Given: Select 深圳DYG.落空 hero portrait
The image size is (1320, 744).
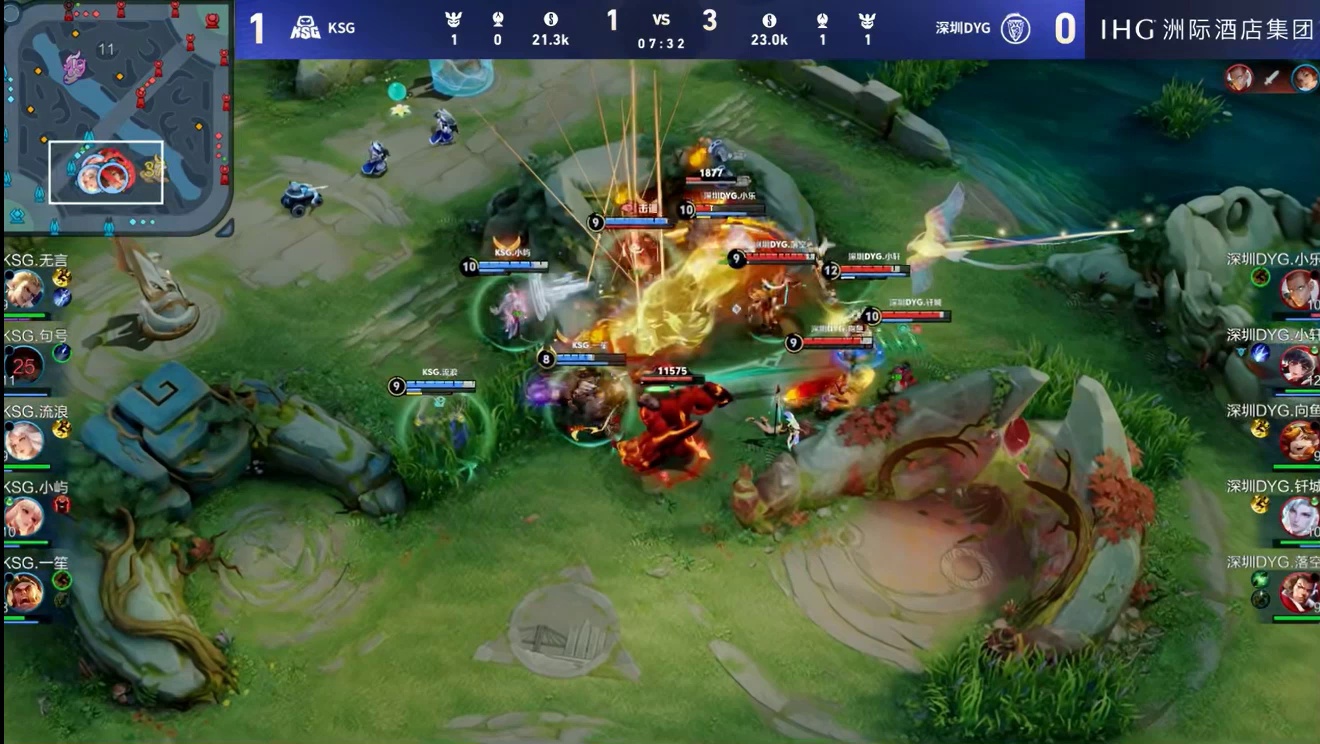Looking at the screenshot, I should tap(1300, 592).
